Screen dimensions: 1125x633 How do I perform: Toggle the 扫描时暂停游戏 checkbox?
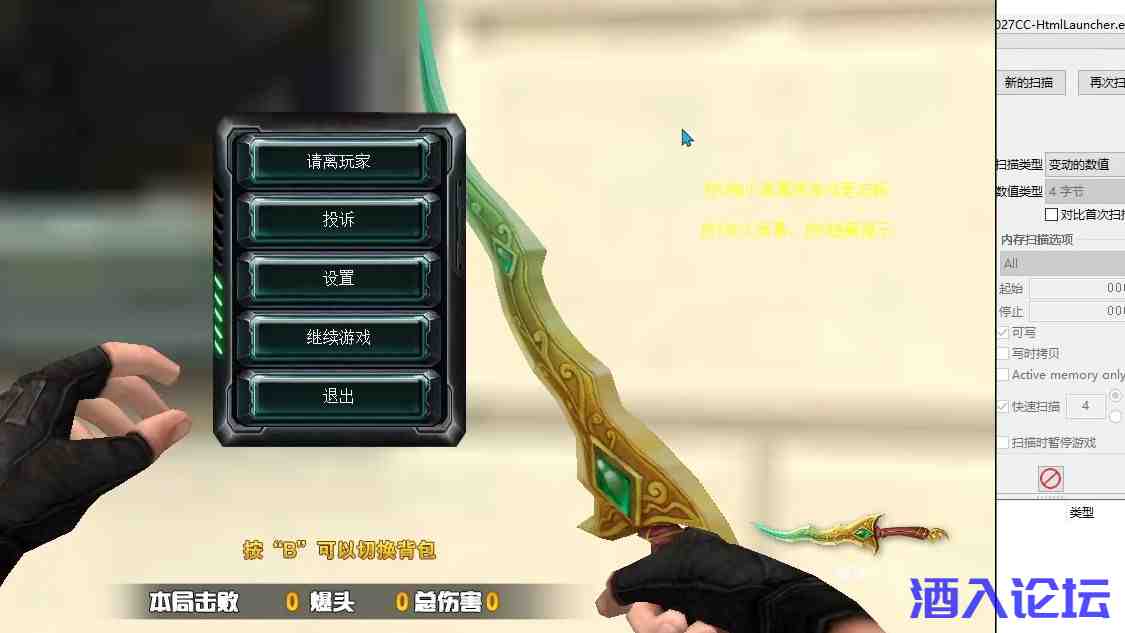coord(1003,443)
